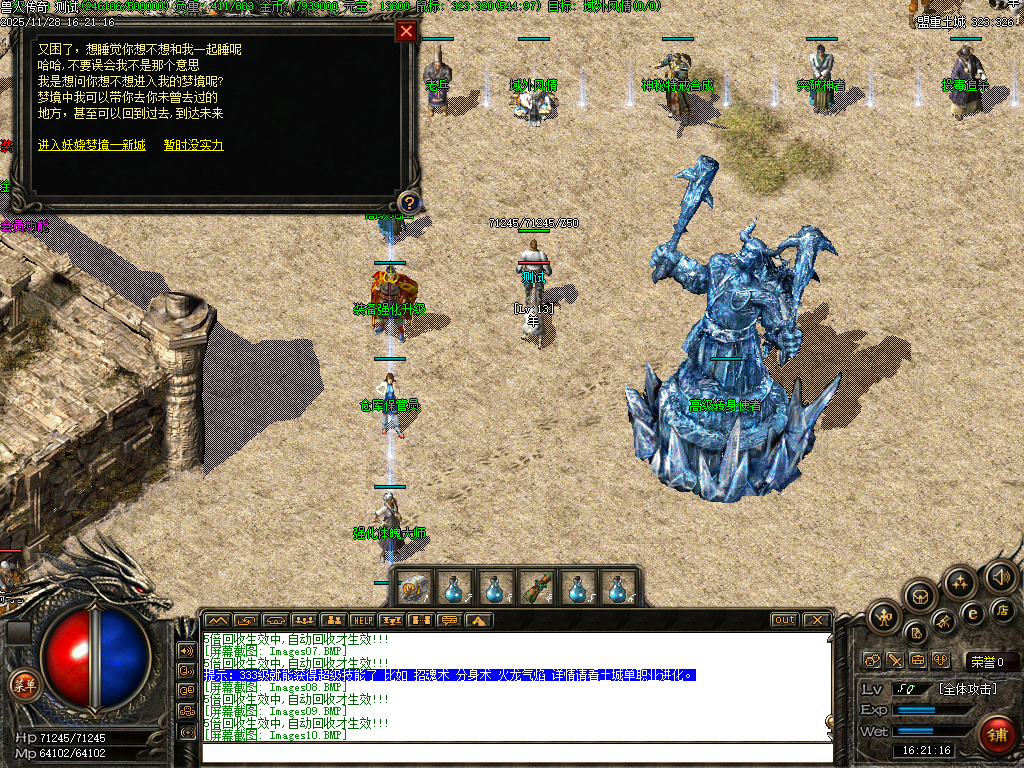Open the bag using the treasure chest icon
The image size is (1024, 768).
tap(921, 598)
